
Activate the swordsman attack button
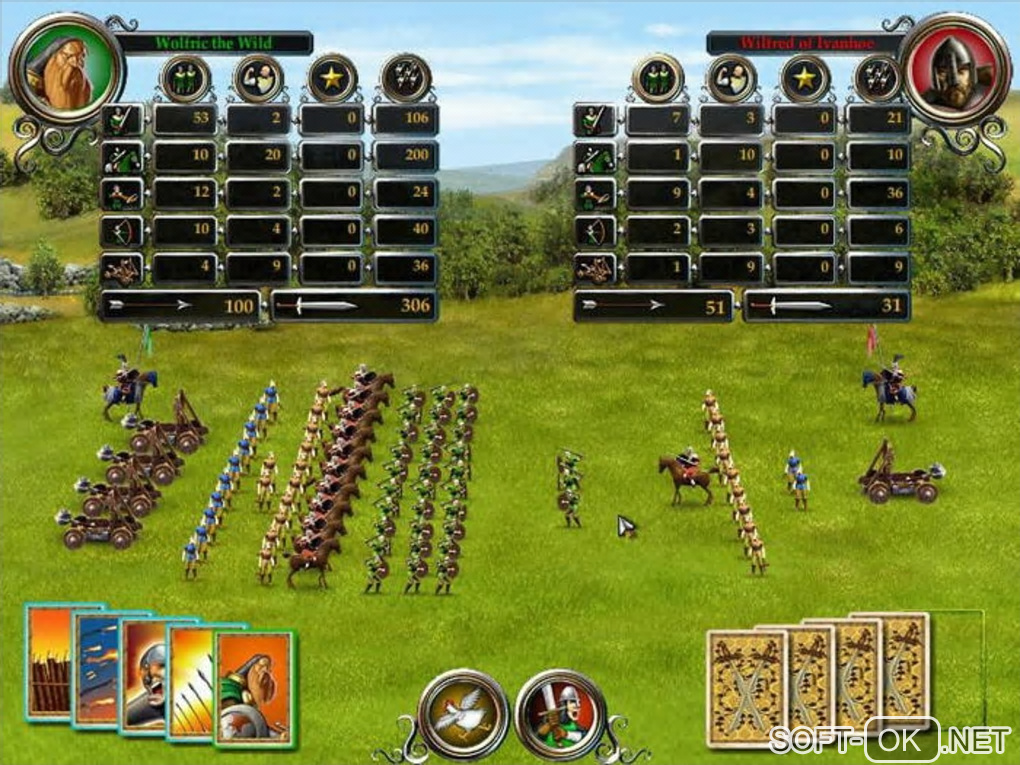coord(560,714)
